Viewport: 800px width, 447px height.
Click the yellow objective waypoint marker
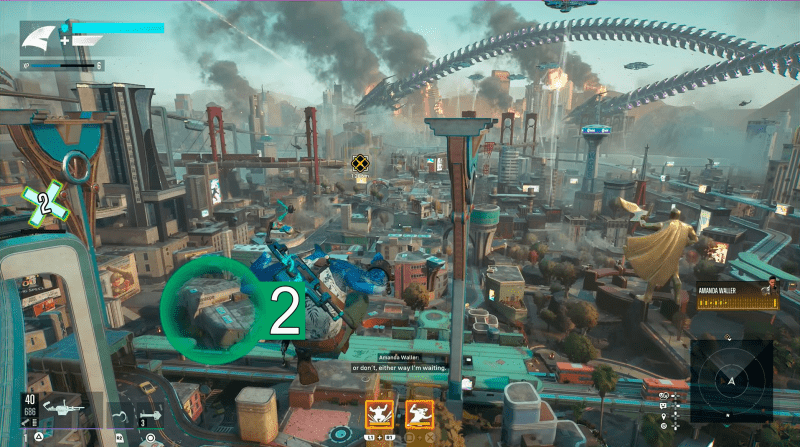(x=360, y=163)
